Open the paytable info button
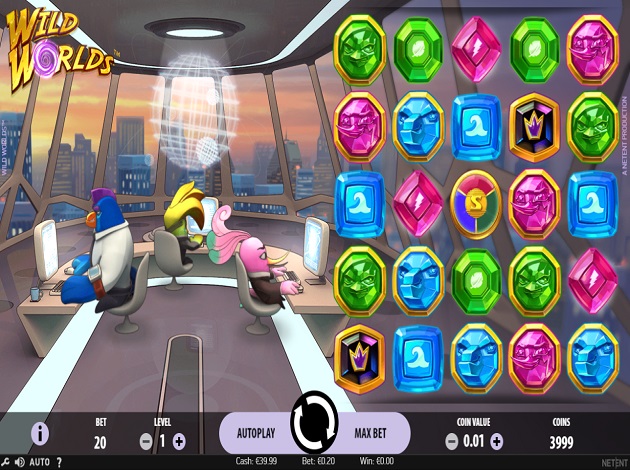Screen dimensions: 630x470 tap(40, 433)
